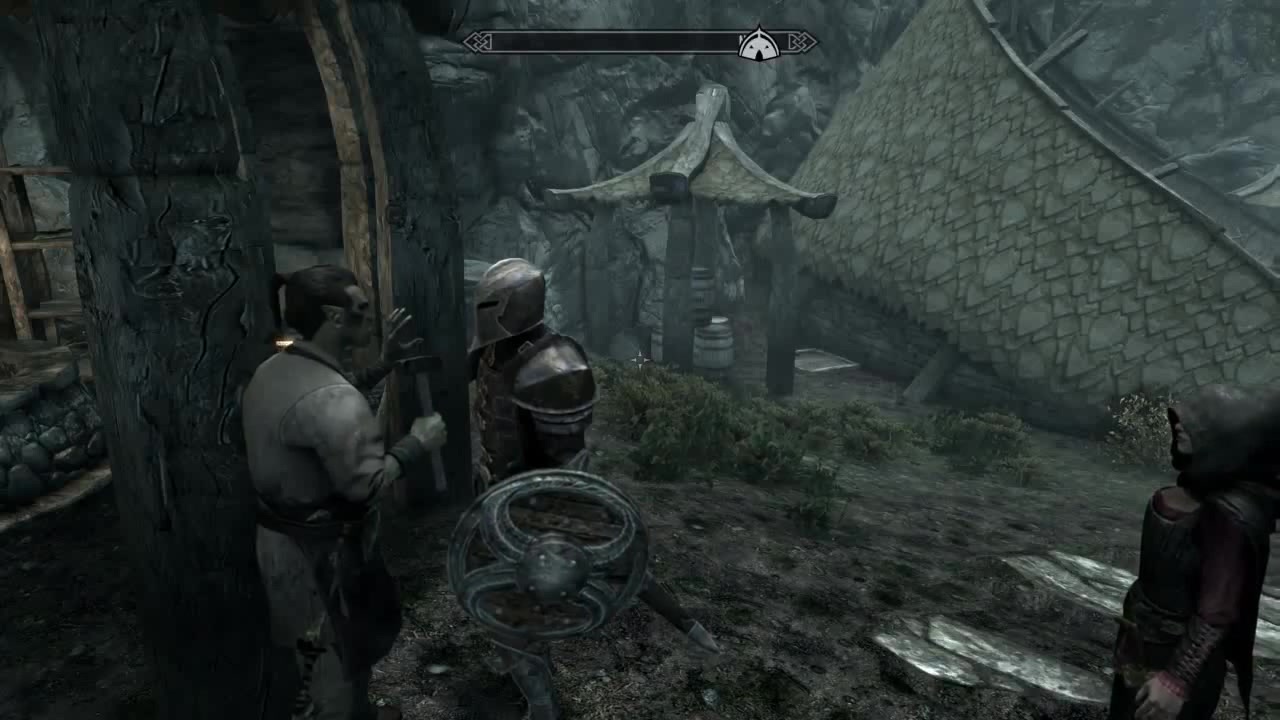Screen dimensions: 1280x720
Task: Click the location marker on the compass
Action: [759, 44]
